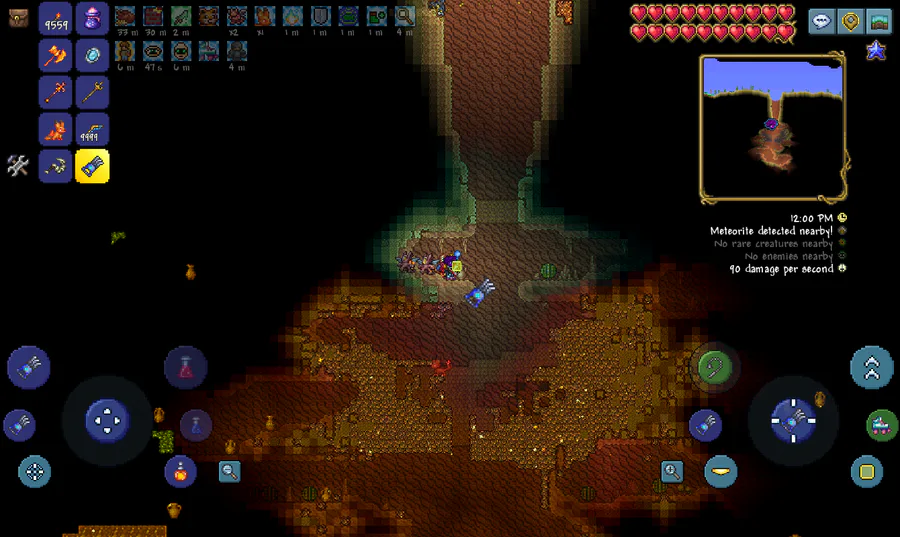The image size is (900, 537).
Task: Activate the minecart mount button
Action: pos(881,425)
